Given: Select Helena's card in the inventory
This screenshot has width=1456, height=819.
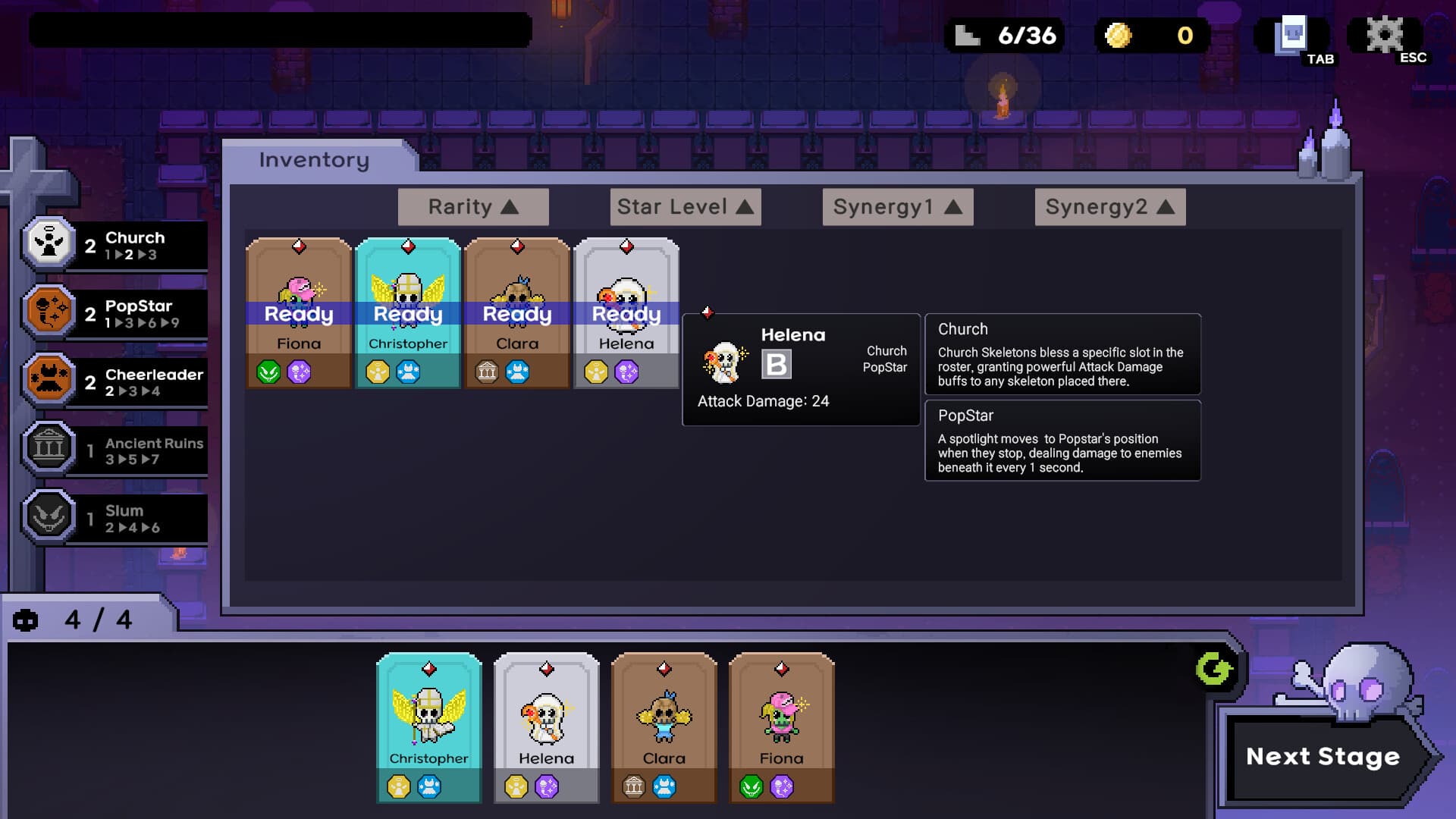Looking at the screenshot, I should [626, 311].
